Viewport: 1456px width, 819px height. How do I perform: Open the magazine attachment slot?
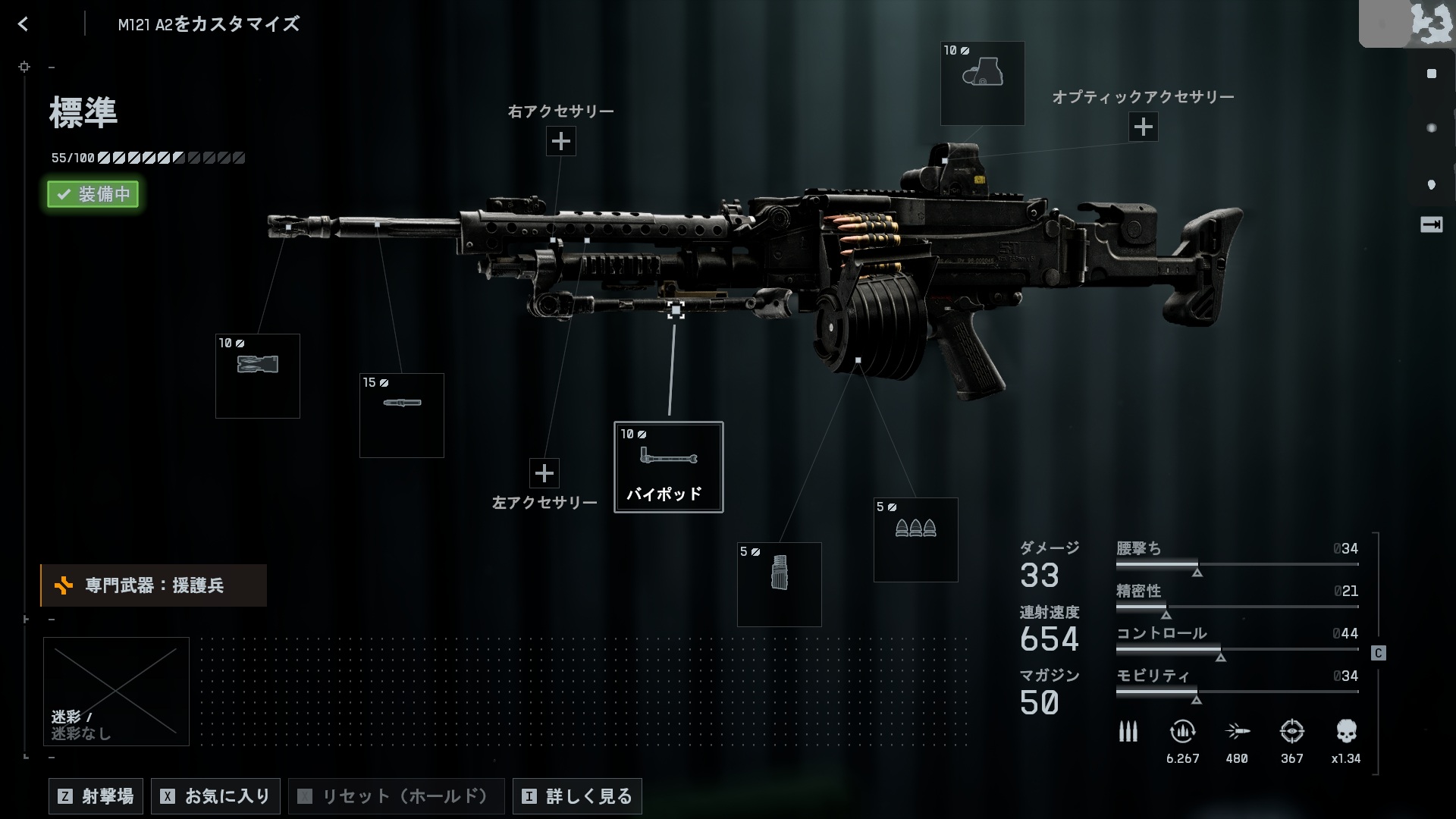coord(779,584)
